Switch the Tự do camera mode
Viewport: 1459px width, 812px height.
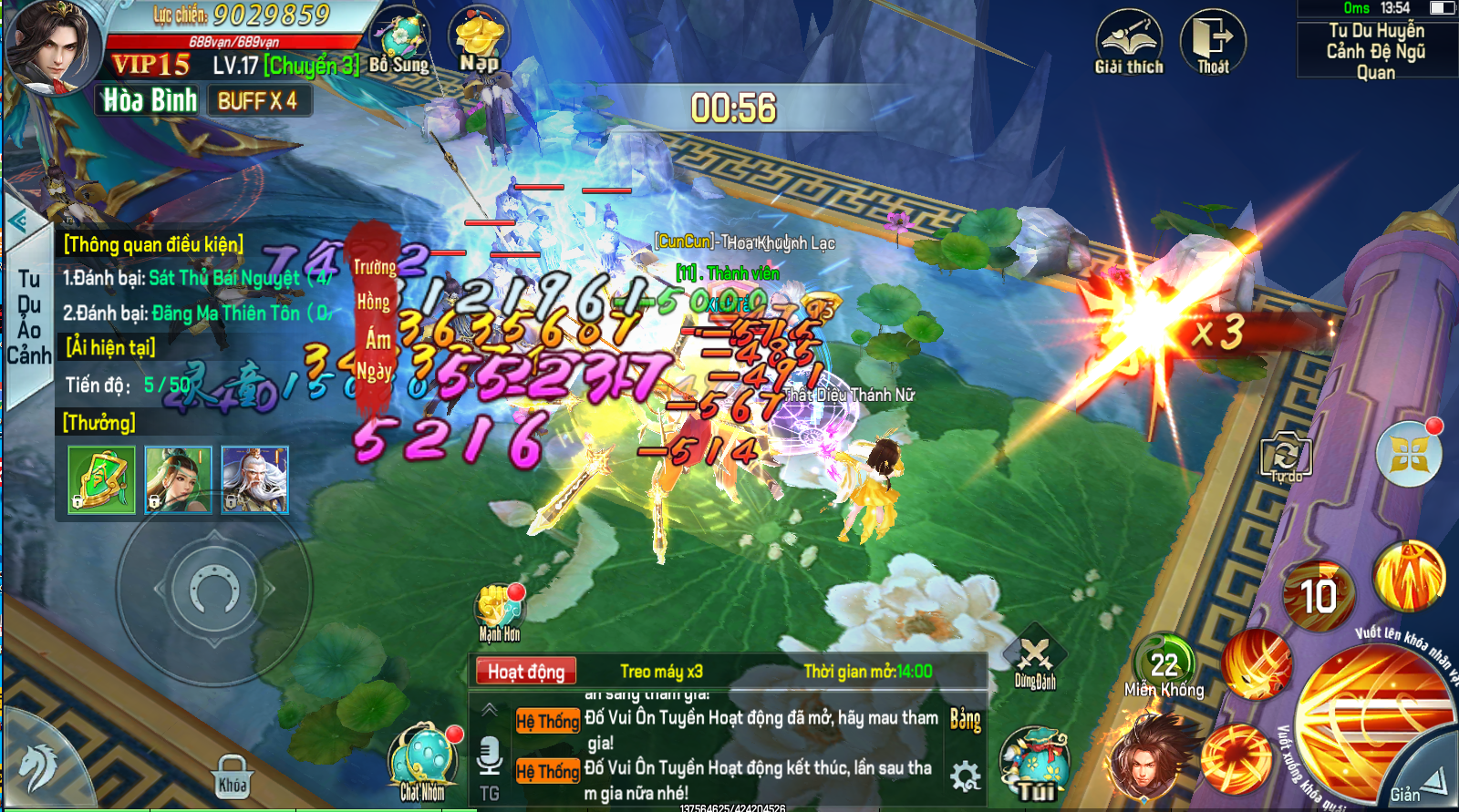pyautogui.click(x=1286, y=456)
